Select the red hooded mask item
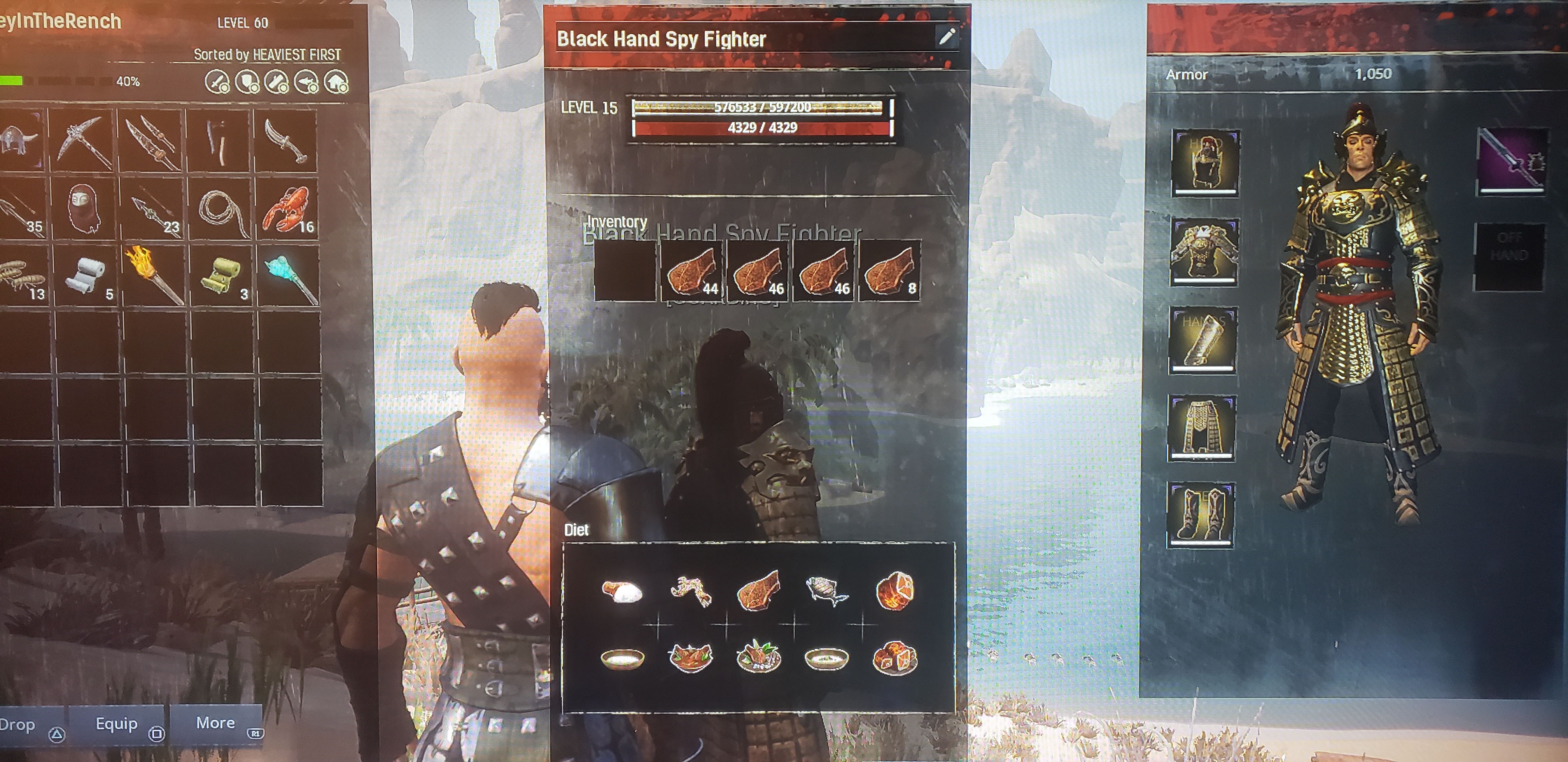The width and height of the screenshot is (1568, 762). [x=84, y=209]
